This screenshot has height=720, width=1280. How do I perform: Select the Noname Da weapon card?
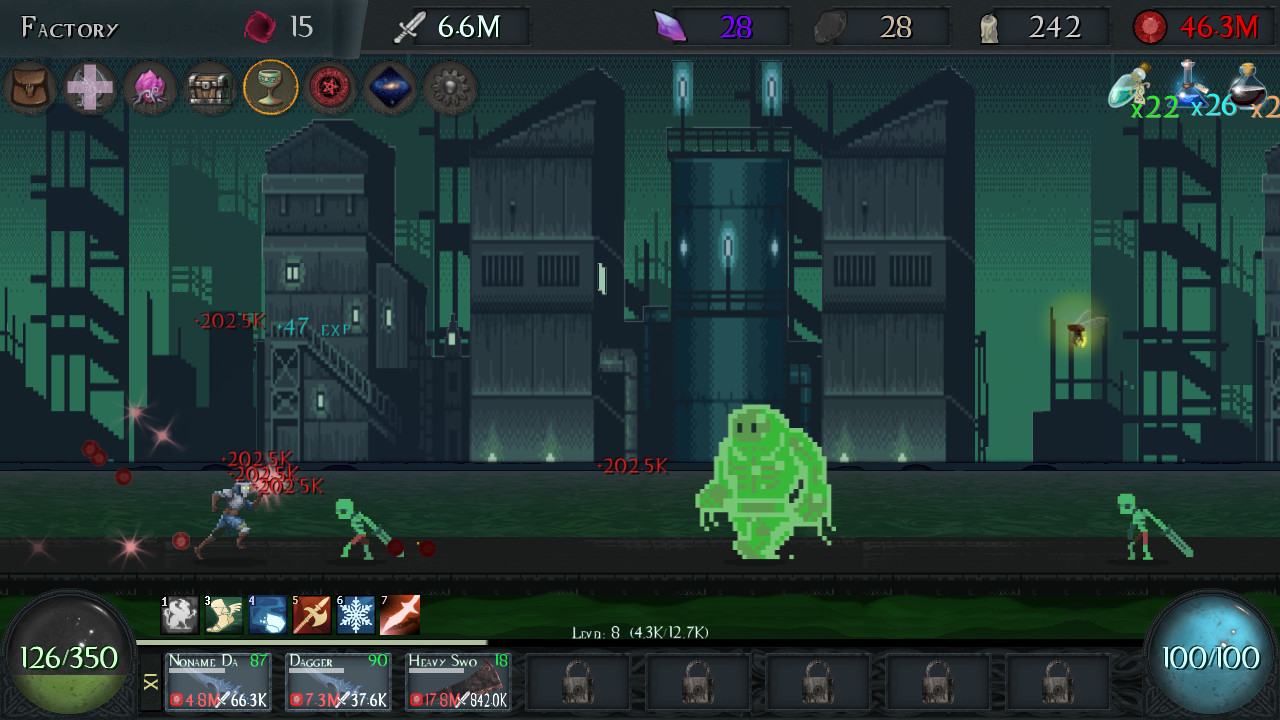click(218, 680)
